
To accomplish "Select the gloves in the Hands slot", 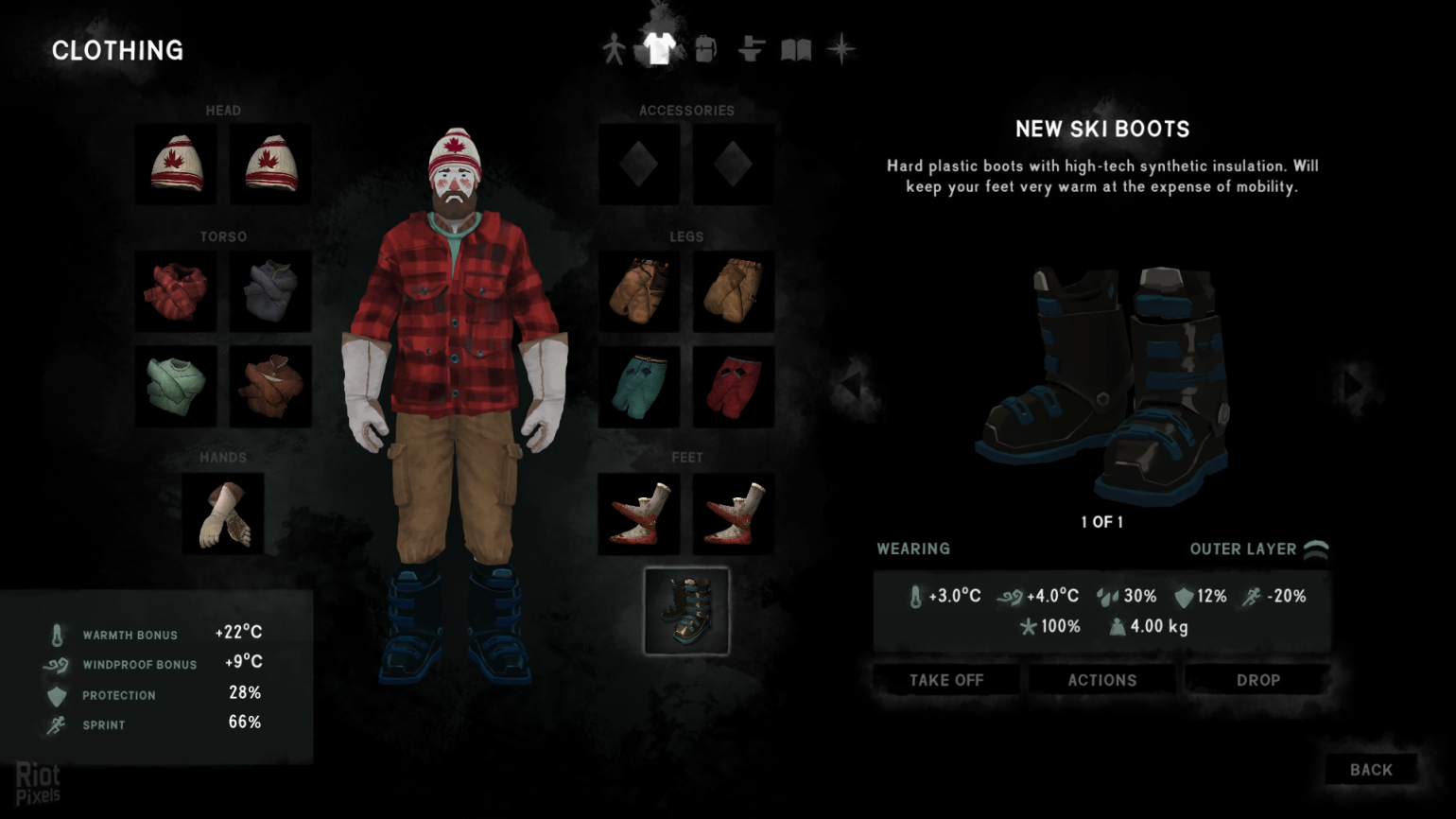I will (223, 514).
